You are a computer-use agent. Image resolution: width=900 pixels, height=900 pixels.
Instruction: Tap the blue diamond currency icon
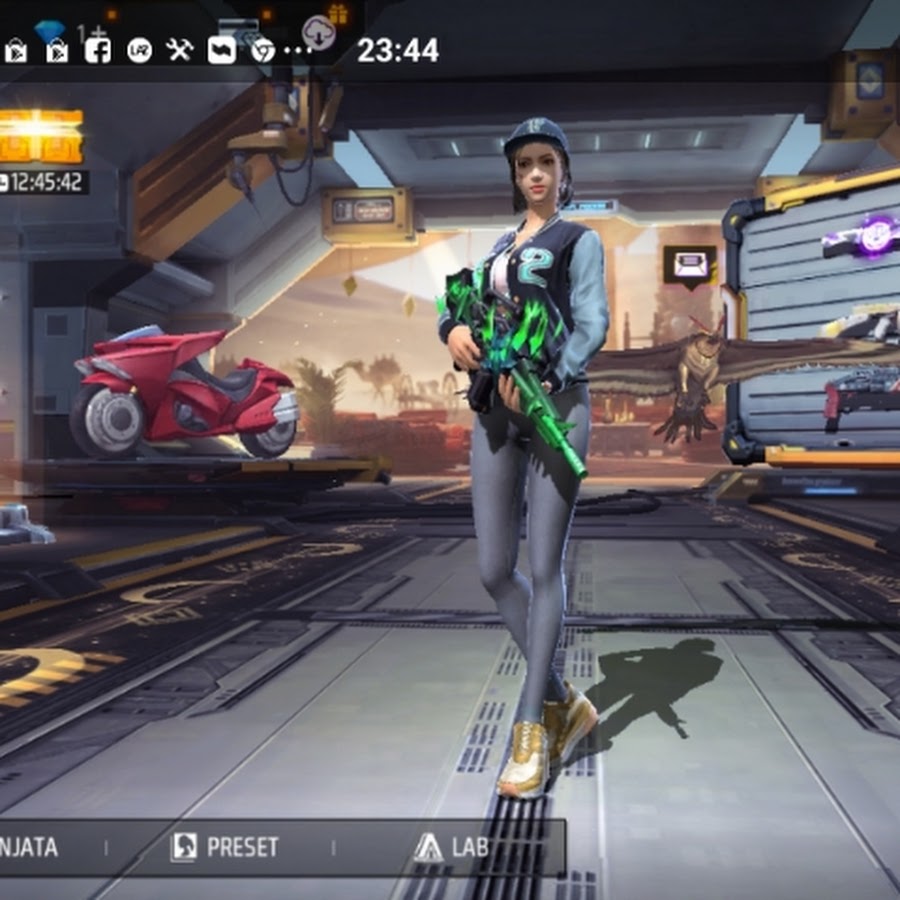click(x=49, y=31)
